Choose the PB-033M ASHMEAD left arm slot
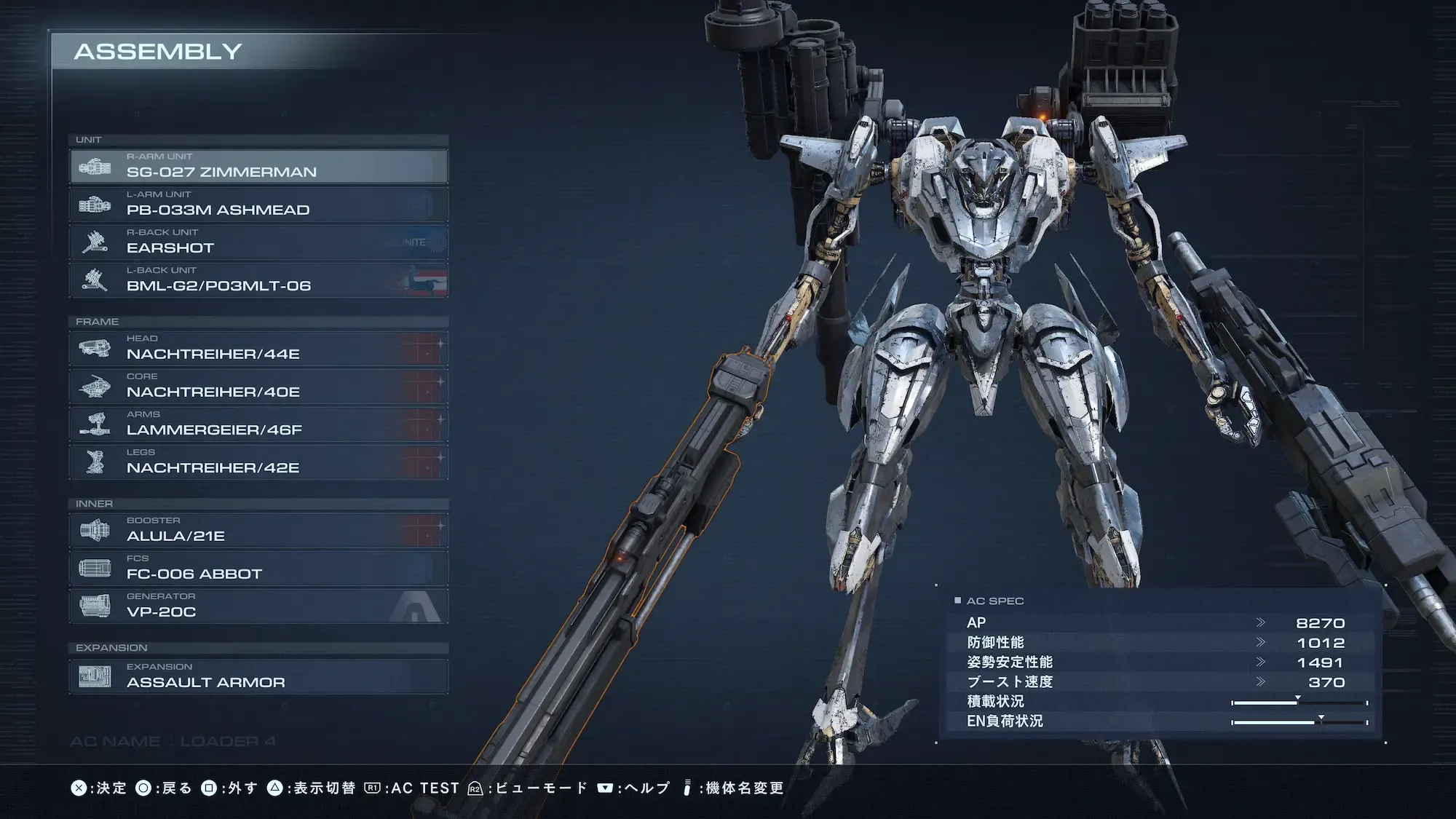This screenshot has width=1456, height=819. (x=258, y=205)
